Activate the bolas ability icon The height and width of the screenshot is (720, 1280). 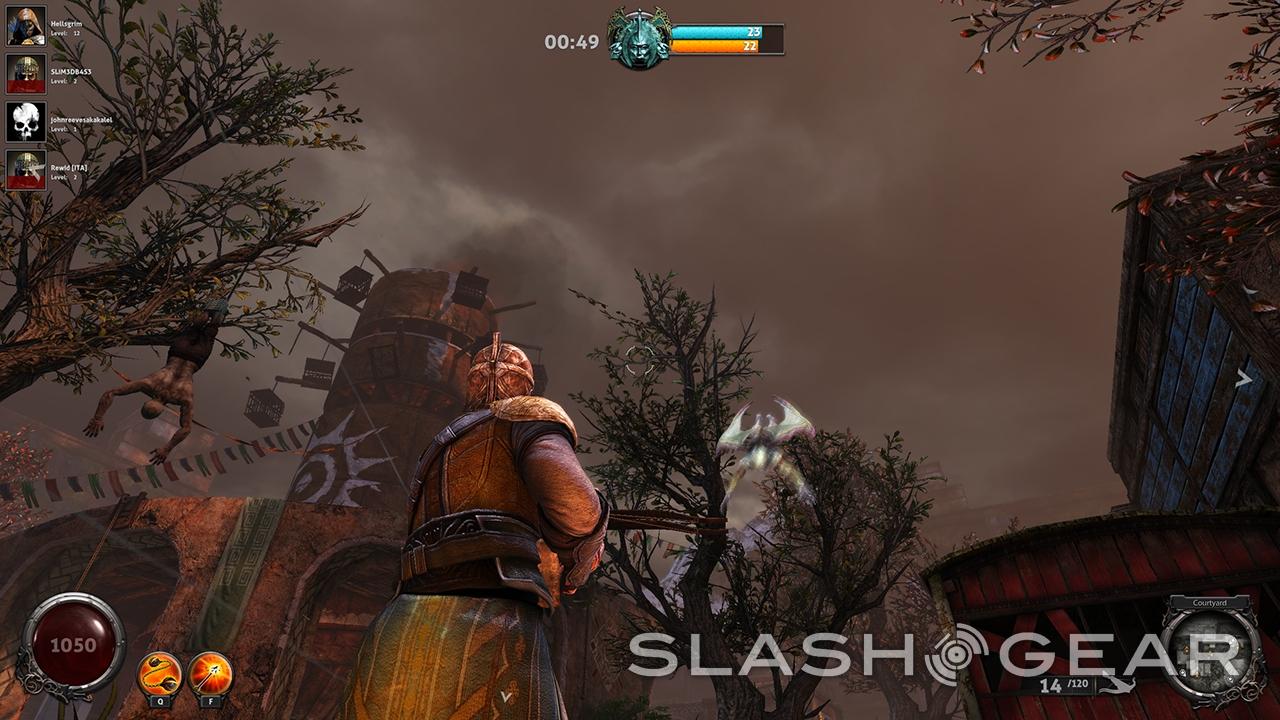pyautogui.click(x=159, y=673)
